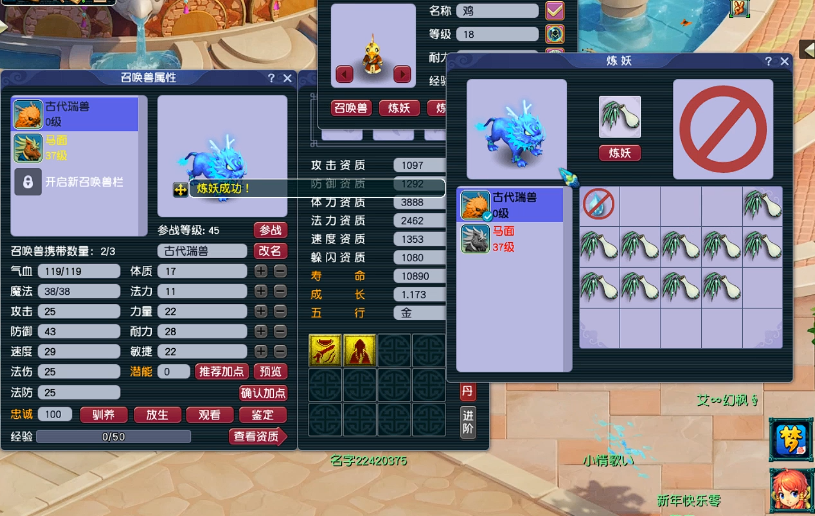Click the 参战 button
The height and width of the screenshot is (516, 815).
point(270,230)
